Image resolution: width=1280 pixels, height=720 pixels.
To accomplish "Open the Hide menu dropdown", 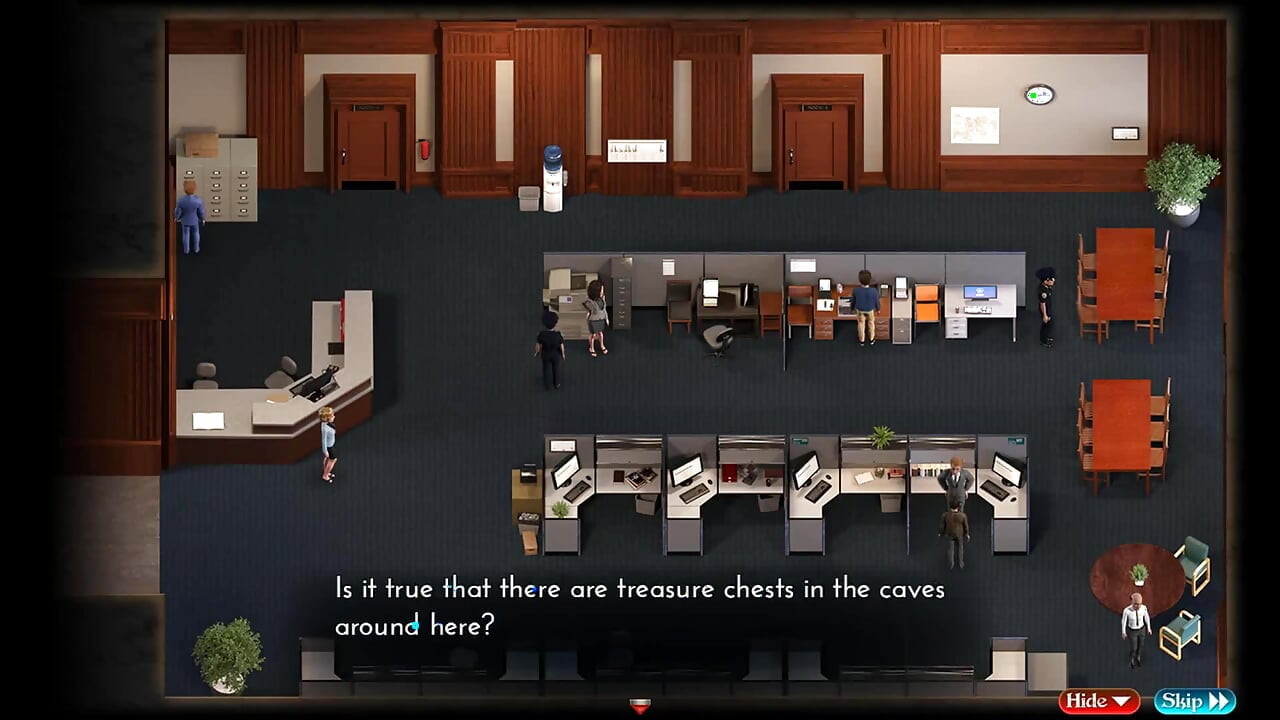I will (x=1097, y=701).
